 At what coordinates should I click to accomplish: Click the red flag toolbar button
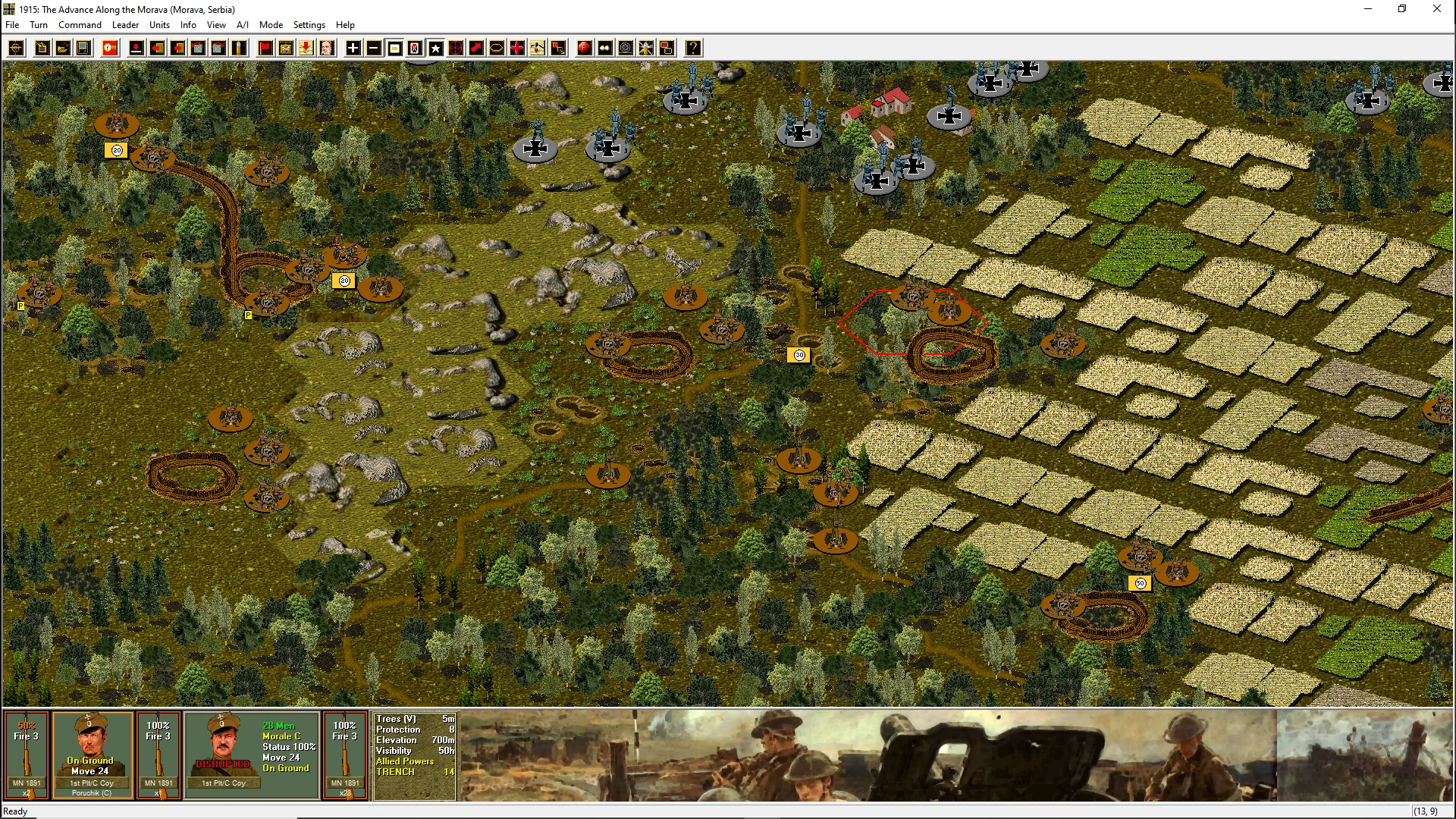(265, 49)
